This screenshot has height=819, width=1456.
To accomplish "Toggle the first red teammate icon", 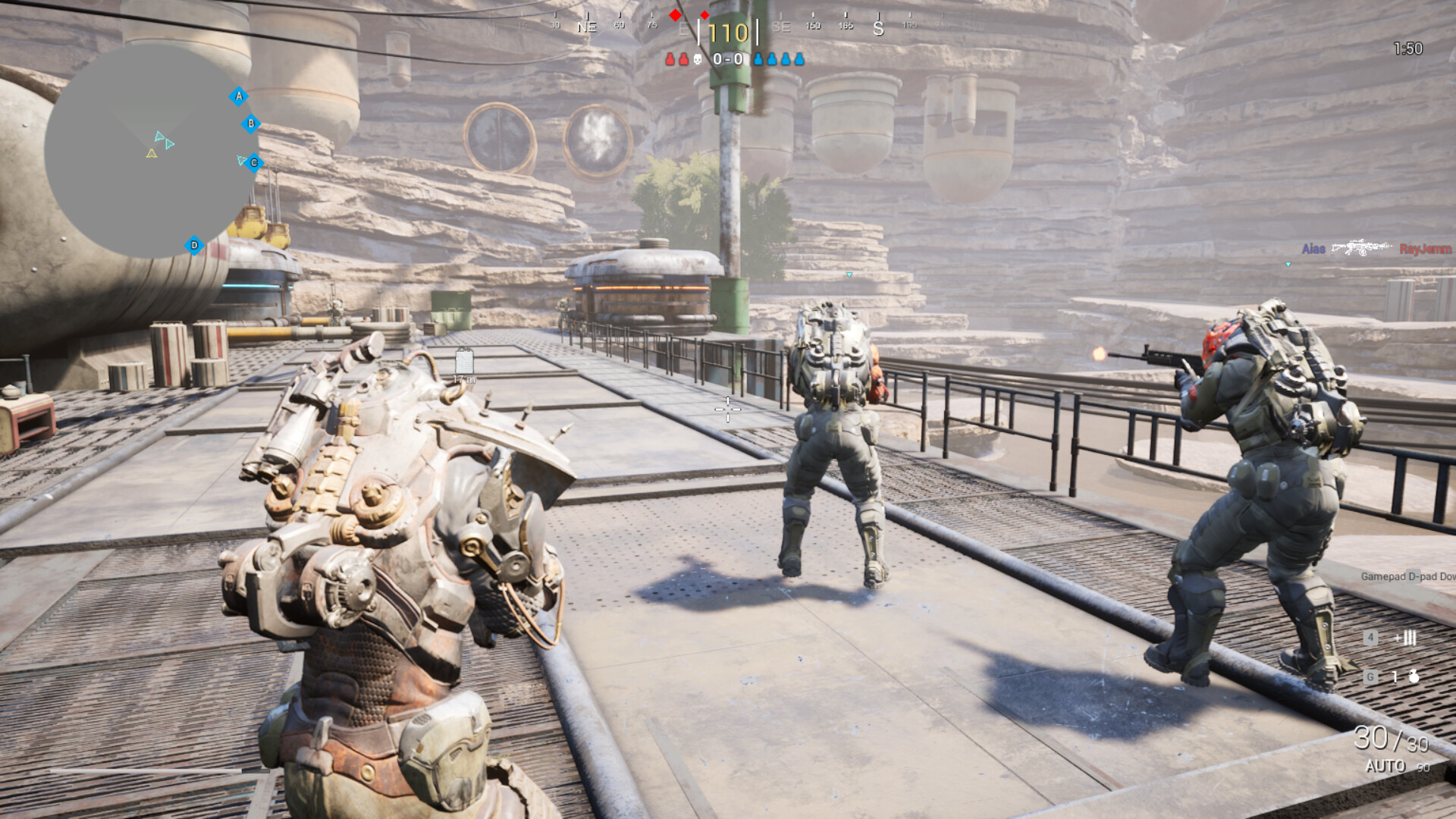I will tap(671, 58).
